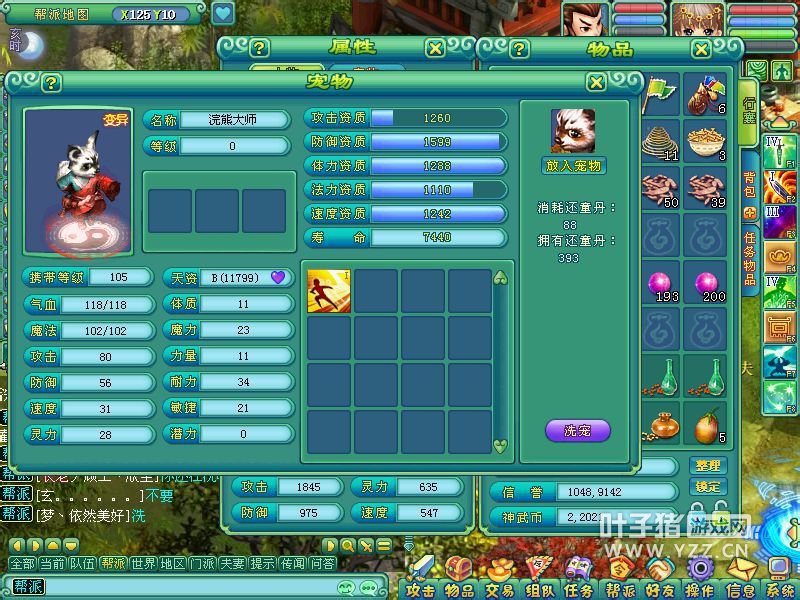This screenshot has width=800, height=600.
Task: Select the incense coil item stack of 11
Action: coord(659,140)
